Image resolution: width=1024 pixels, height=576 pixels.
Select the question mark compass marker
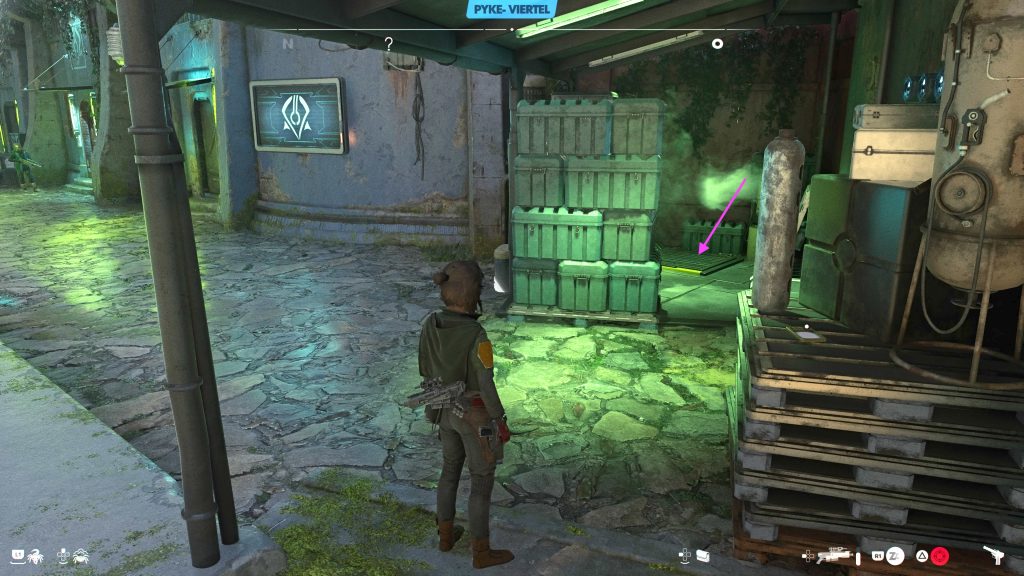click(x=388, y=43)
